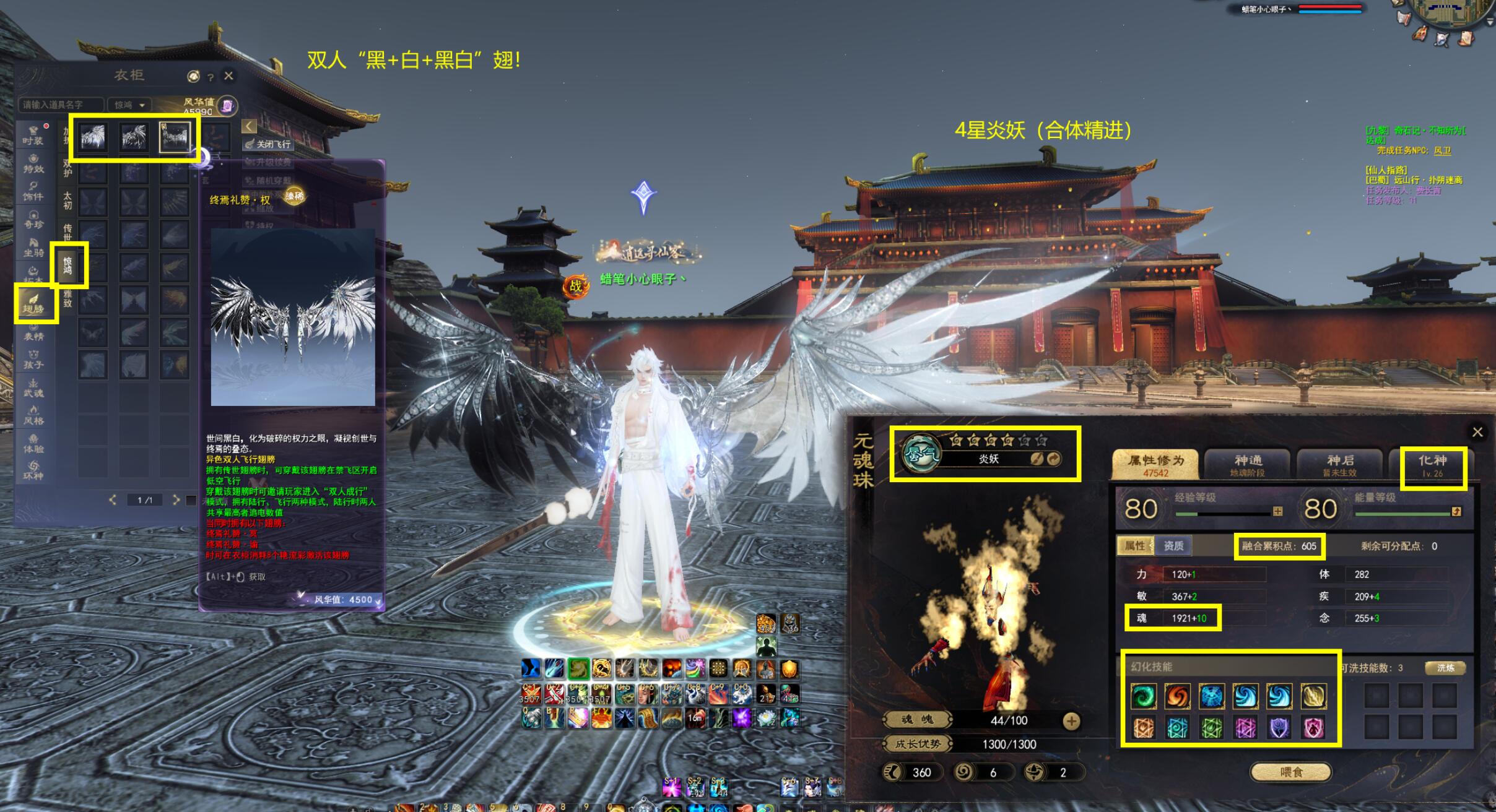This screenshot has height=812, width=1496.
Task: Open the 翅膀 wings category
Action: (x=35, y=303)
